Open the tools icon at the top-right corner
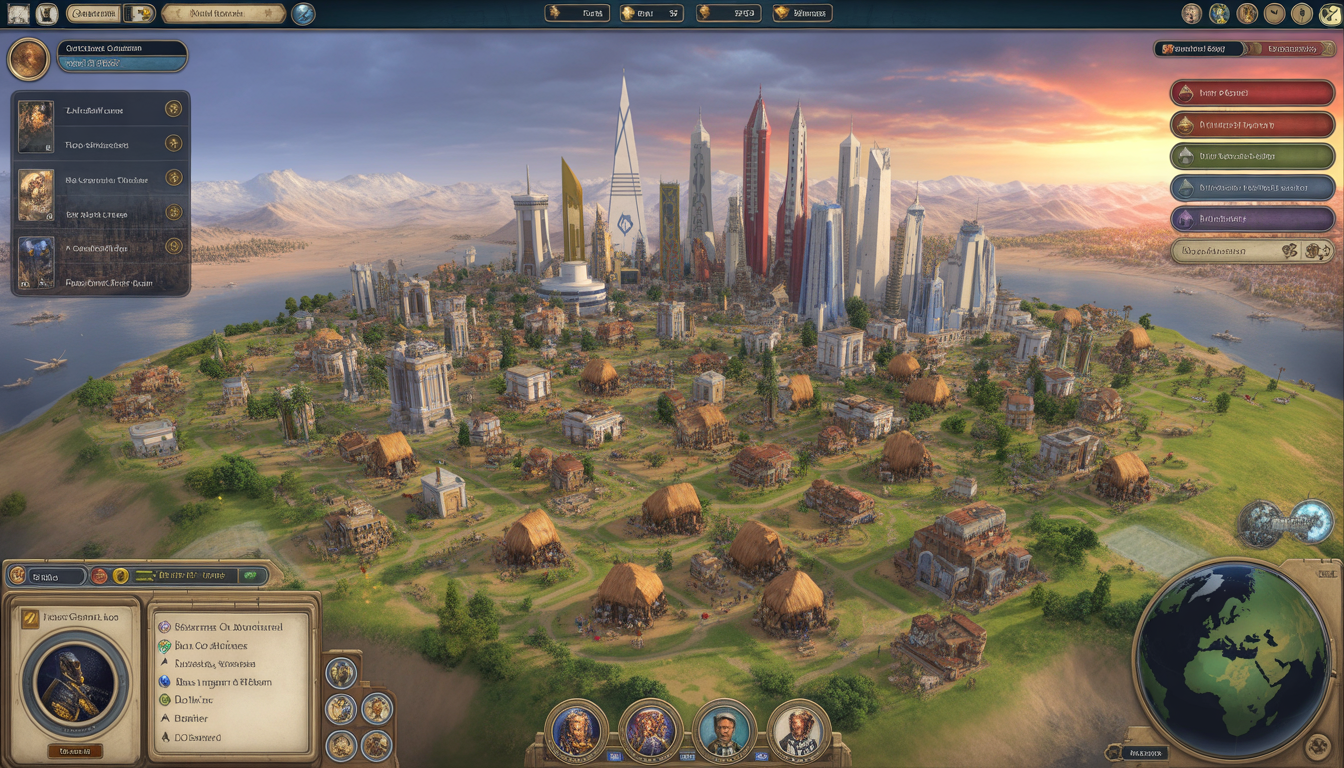This screenshot has height=768, width=1344. pos(1329,14)
